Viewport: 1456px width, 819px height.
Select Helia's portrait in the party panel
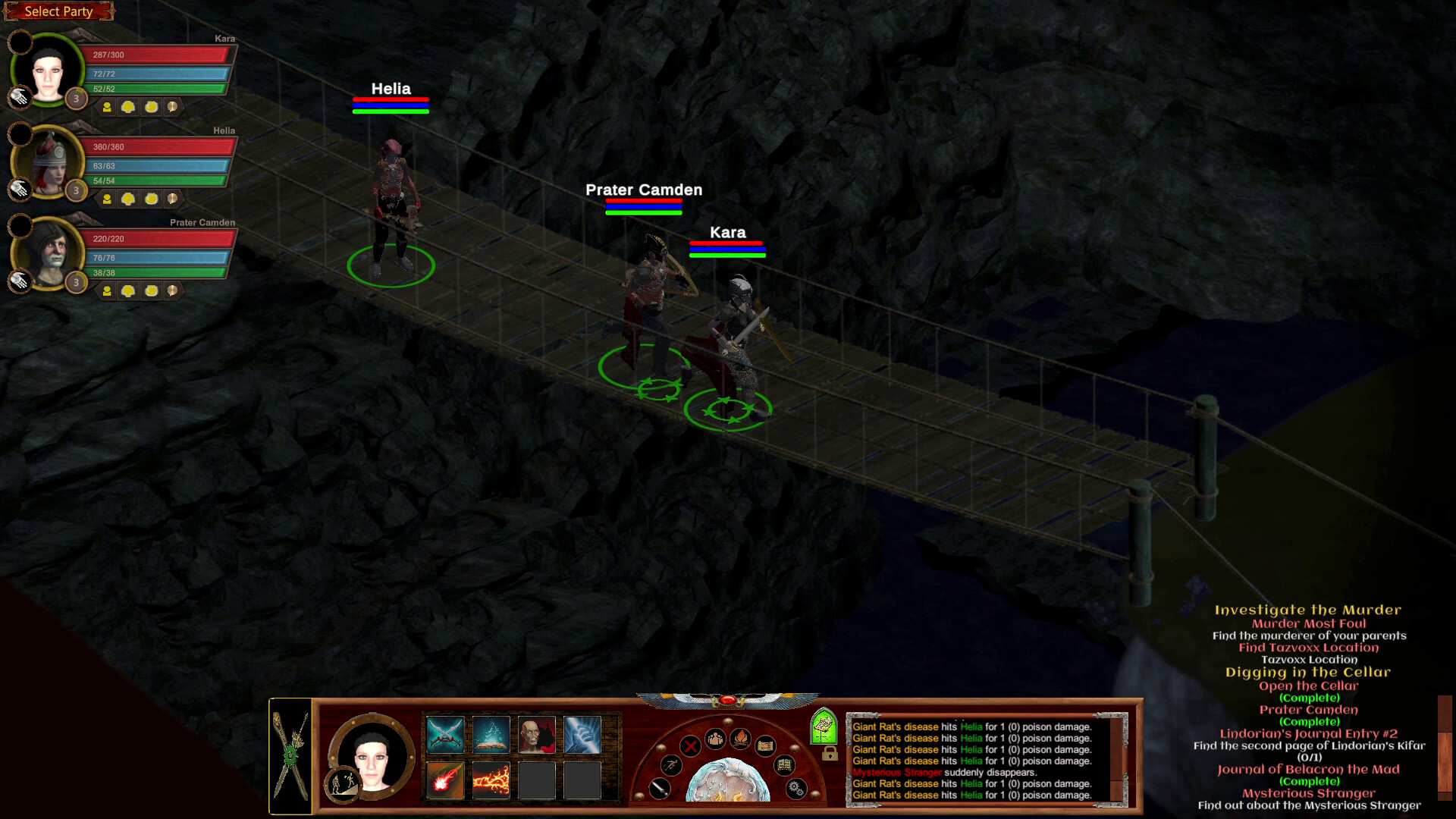[x=47, y=163]
